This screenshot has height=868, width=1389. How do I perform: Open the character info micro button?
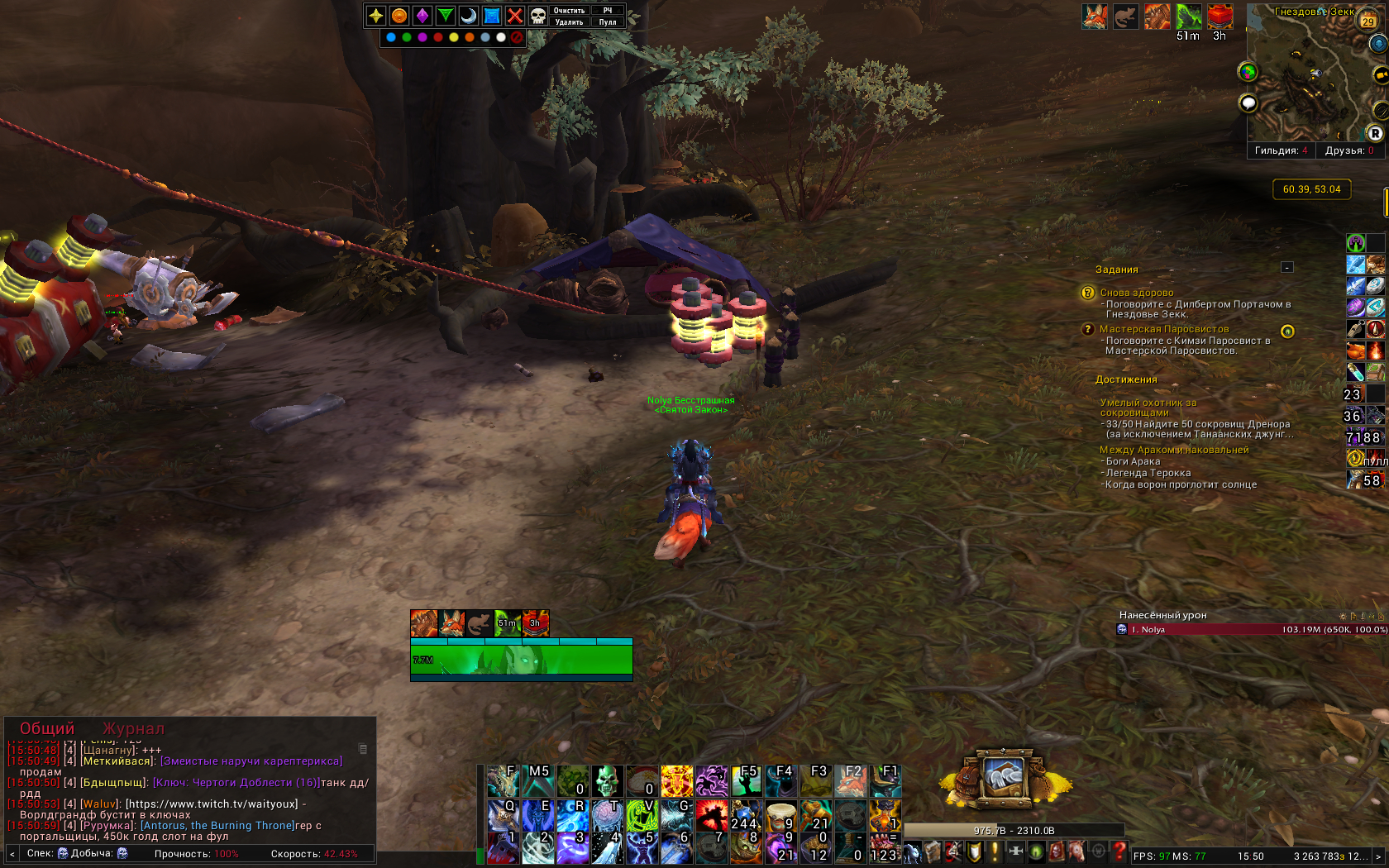[x=912, y=851]
